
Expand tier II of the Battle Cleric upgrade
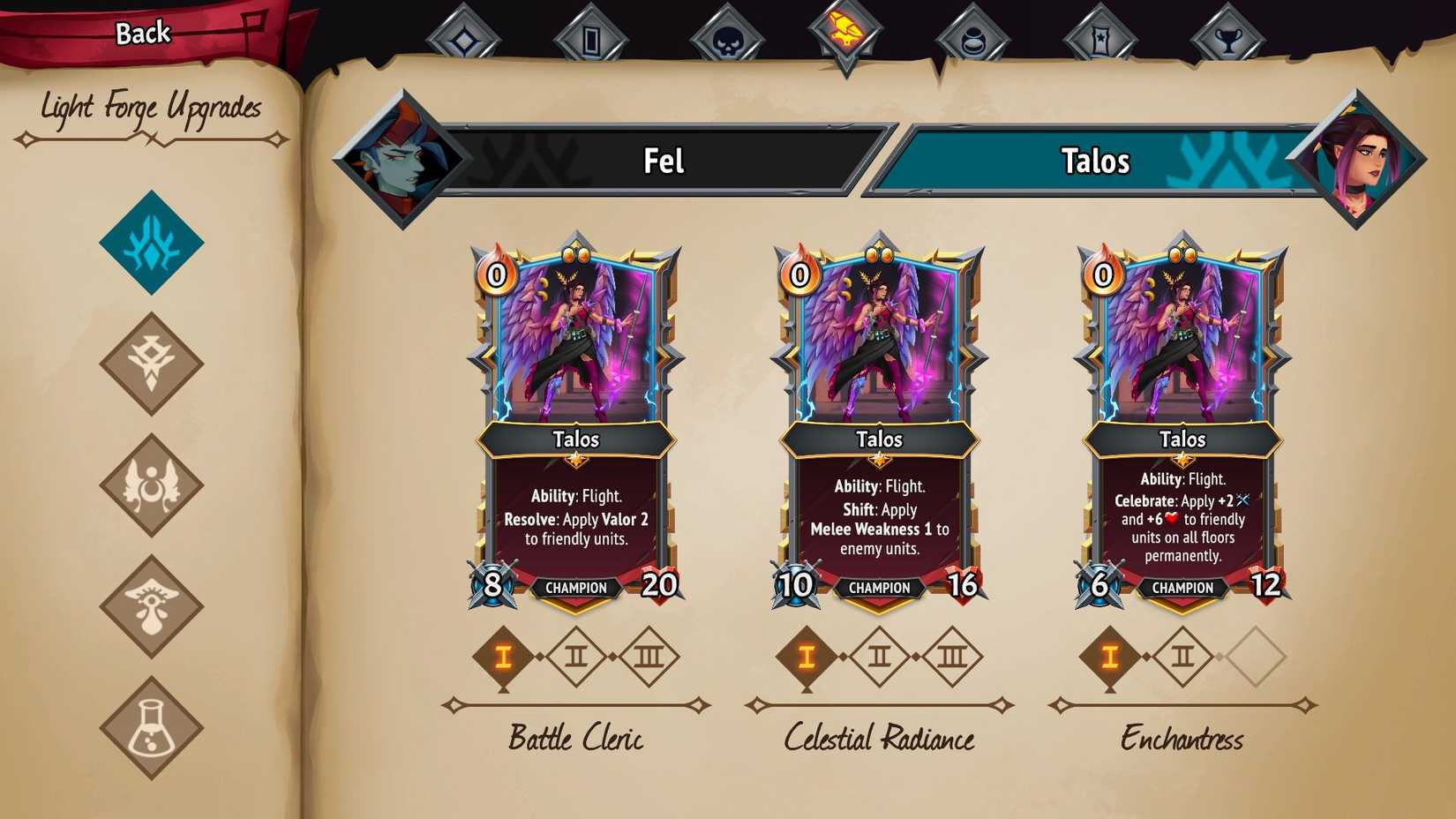pyautogui.click(x=575, y=655)
